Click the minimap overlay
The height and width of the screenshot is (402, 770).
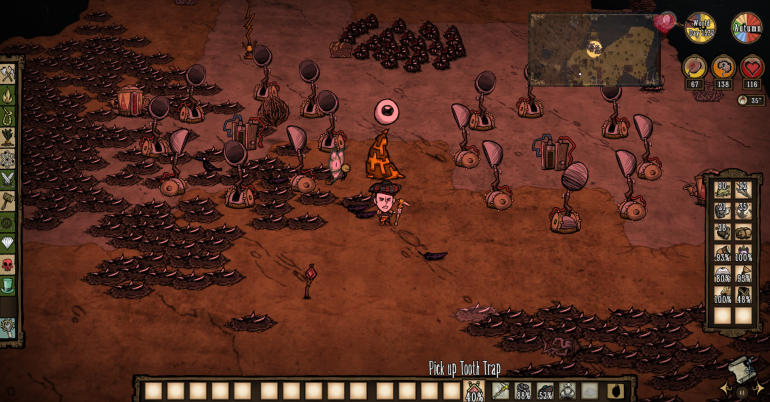(594, 49)
